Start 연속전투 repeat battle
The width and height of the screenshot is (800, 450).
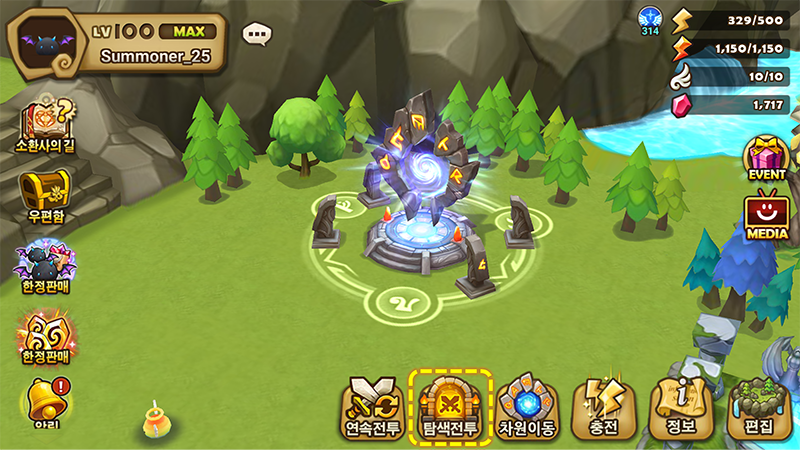(372, 407)
